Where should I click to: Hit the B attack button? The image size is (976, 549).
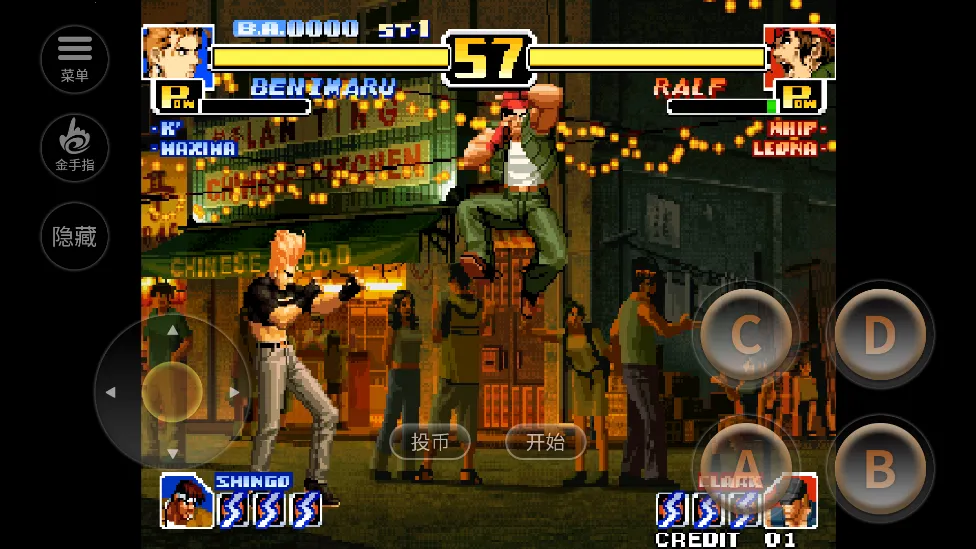[x=879, y=467]
